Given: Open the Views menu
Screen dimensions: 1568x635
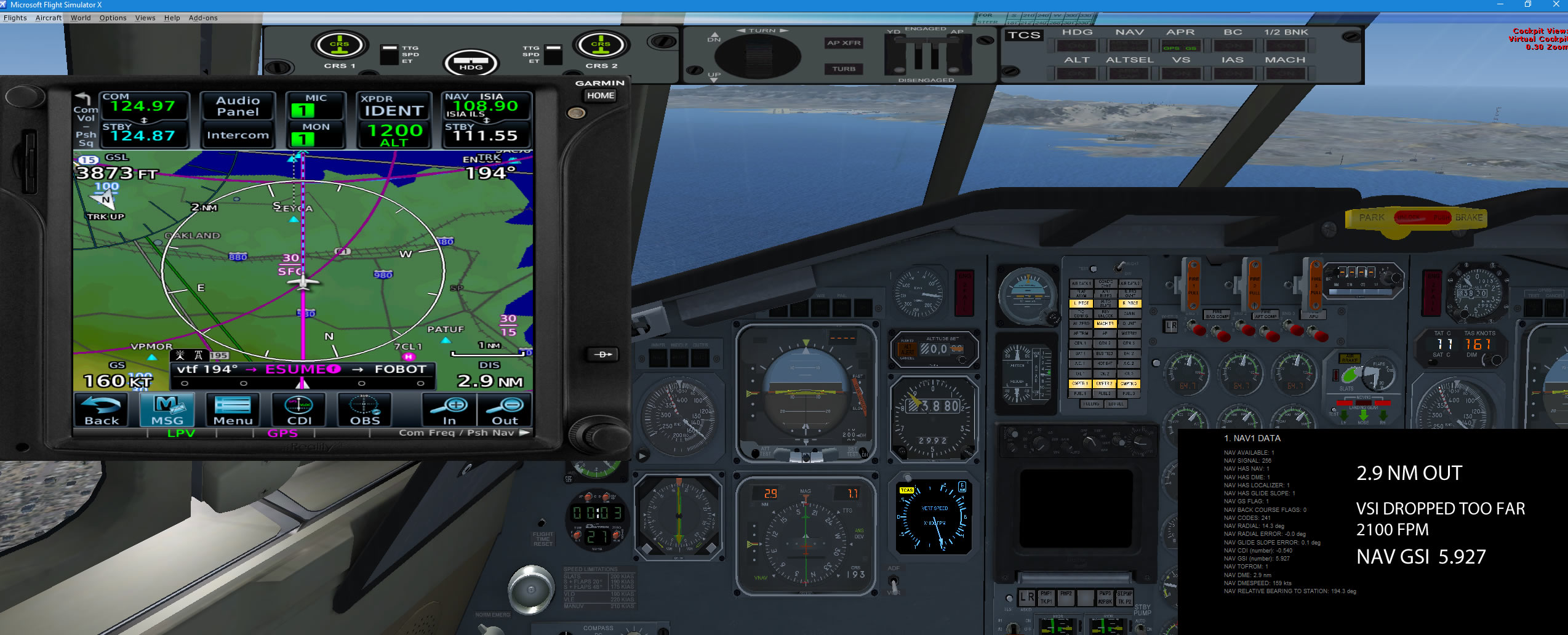Looking at the screenshot, I should click(145, 18).
